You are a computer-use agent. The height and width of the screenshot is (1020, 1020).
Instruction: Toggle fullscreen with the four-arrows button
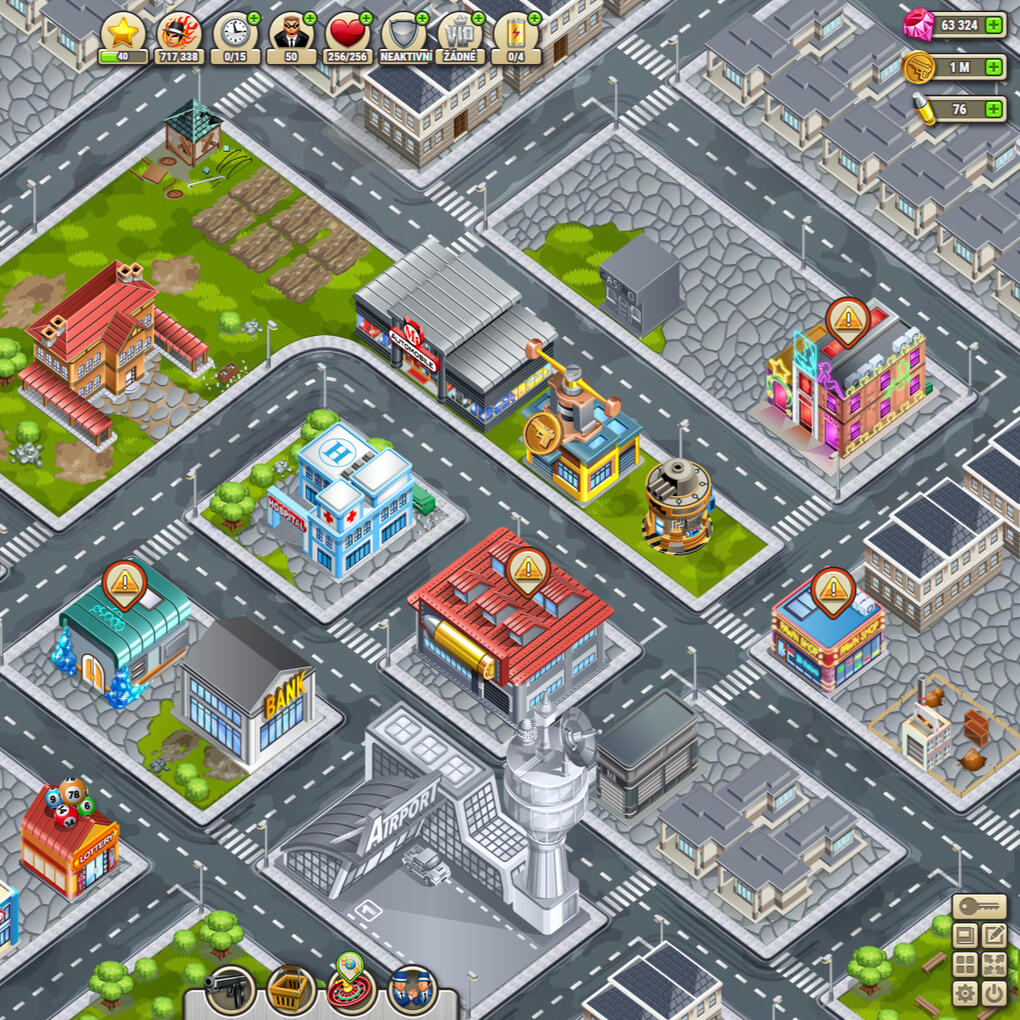pos(993,965)
